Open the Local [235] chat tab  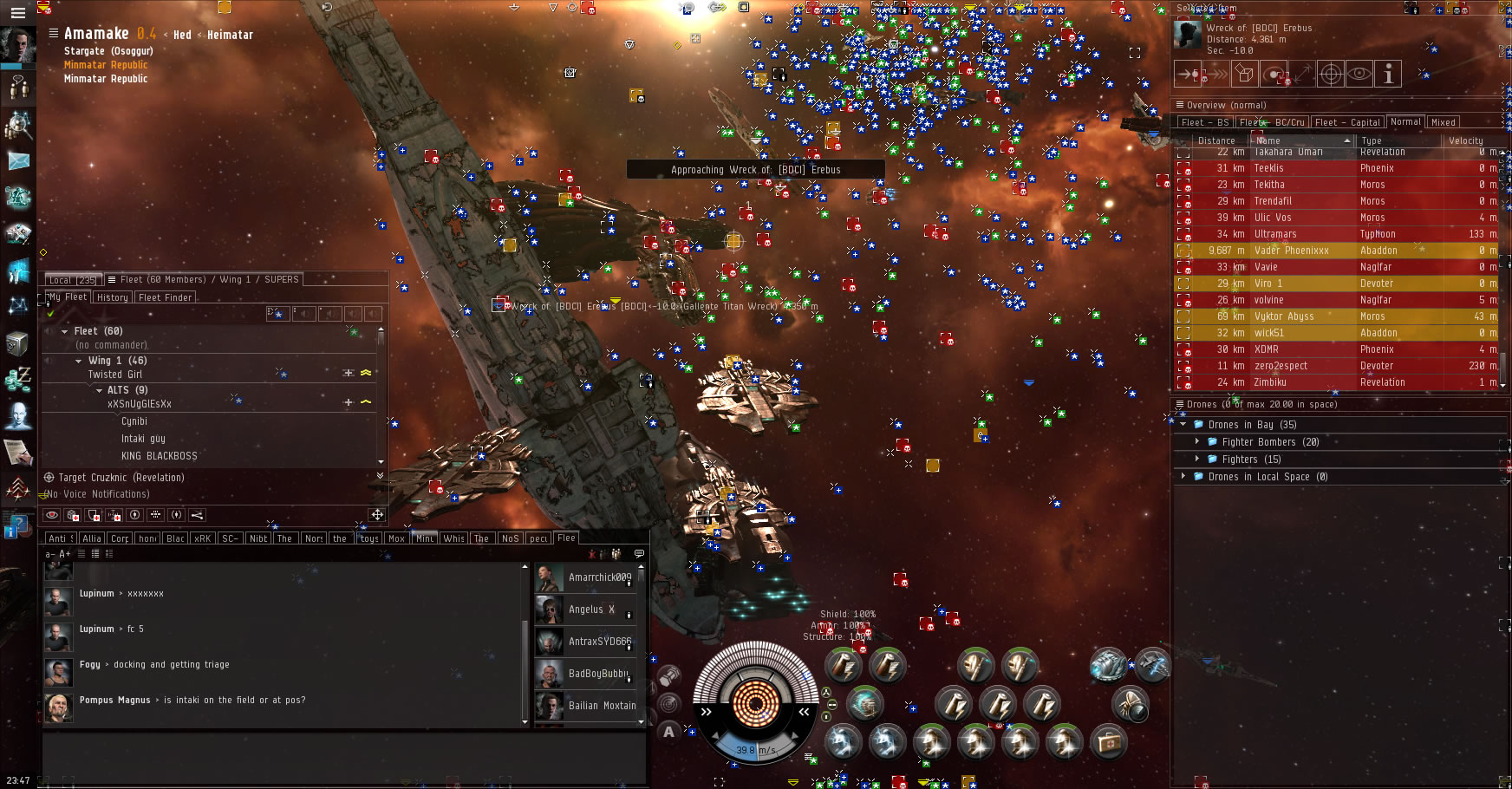coord(72,280)
